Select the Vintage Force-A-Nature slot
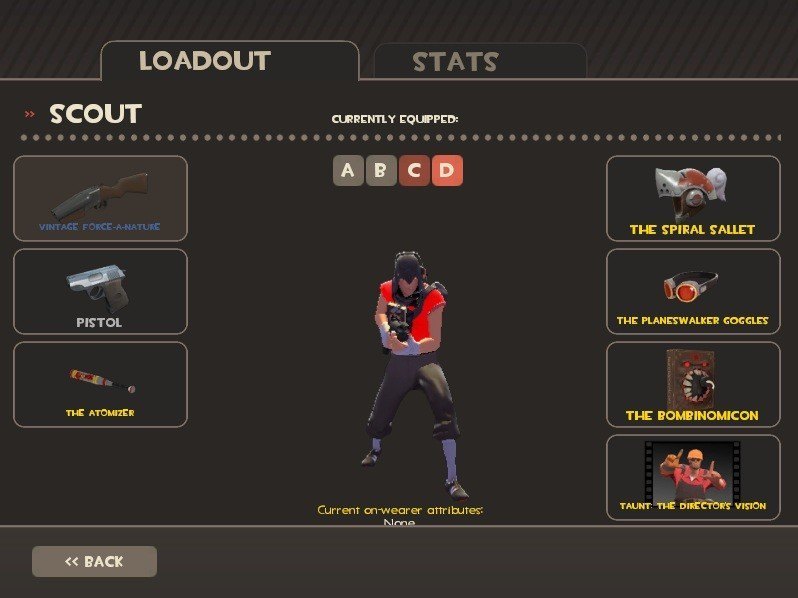This screenshot has width=798, height=598. (100, 198)
